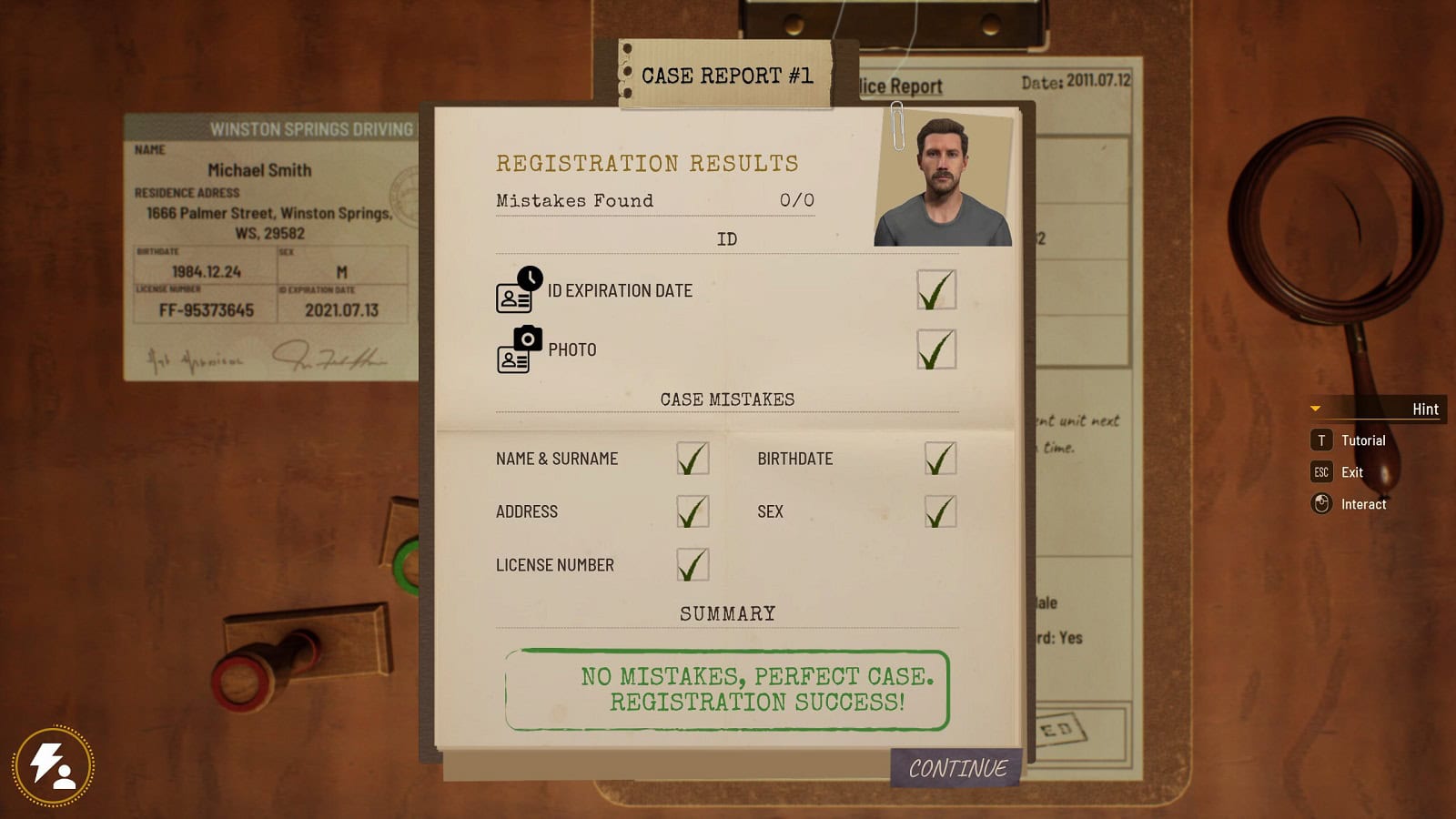Activate the lightning profile icon
The width and height of the screenshot is (1456, 819).
coord(54,766)
